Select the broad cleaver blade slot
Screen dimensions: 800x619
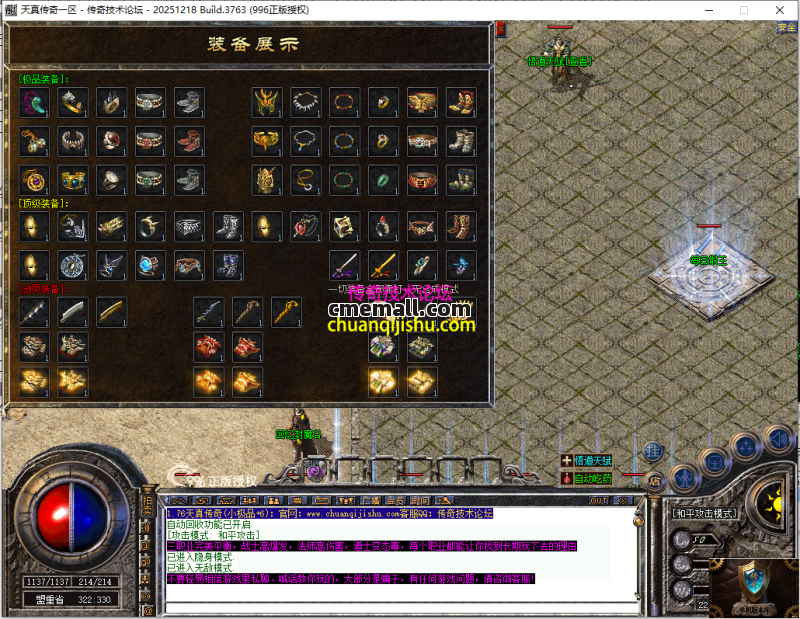click(x=73, y=311)
